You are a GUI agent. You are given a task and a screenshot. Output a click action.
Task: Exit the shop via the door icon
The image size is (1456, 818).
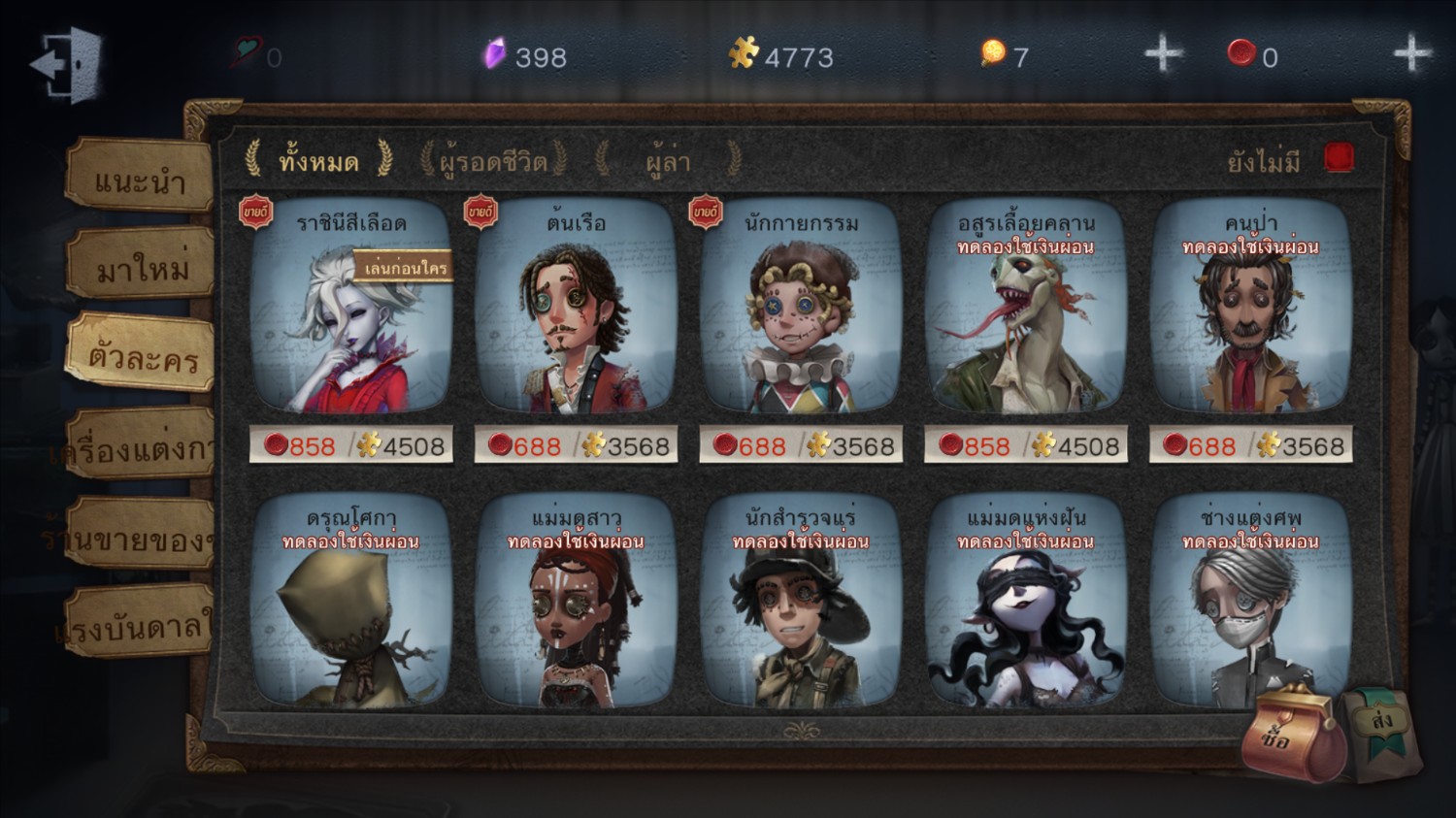pyautogui.click(x=67, y=64)
